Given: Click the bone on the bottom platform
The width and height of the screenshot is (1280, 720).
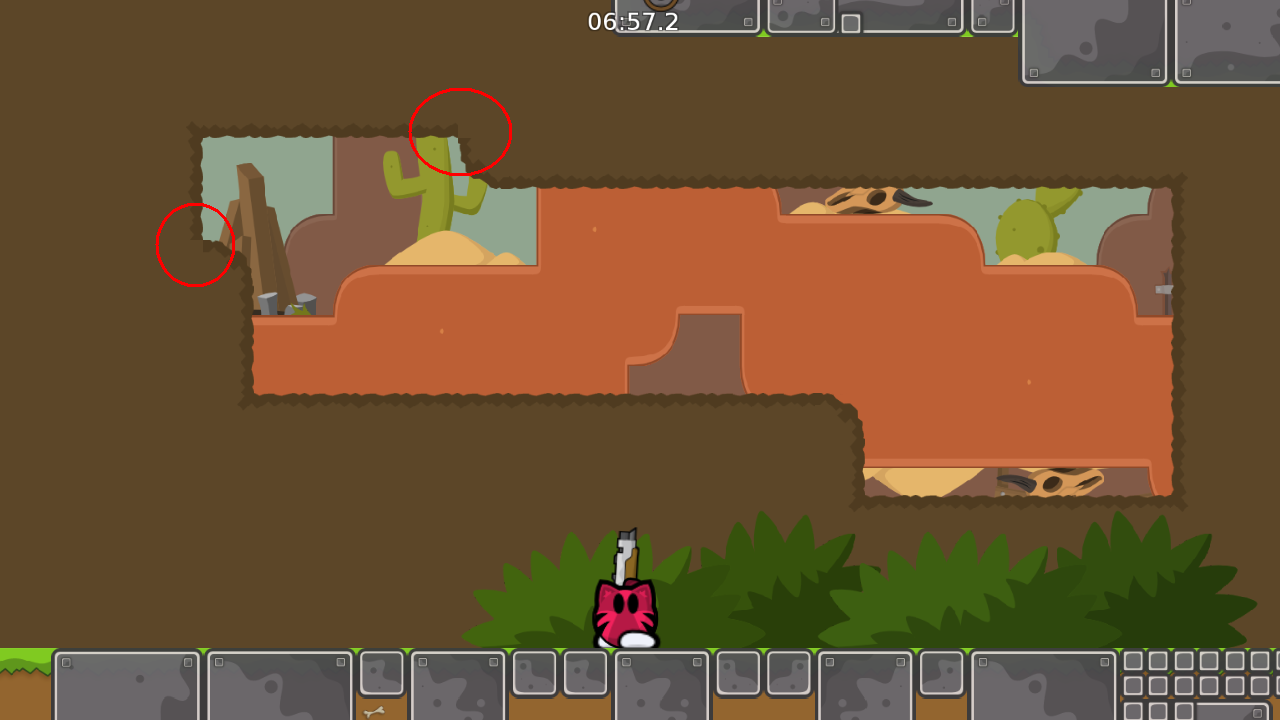Looking at the screenshot, I should tap(375, 712).
